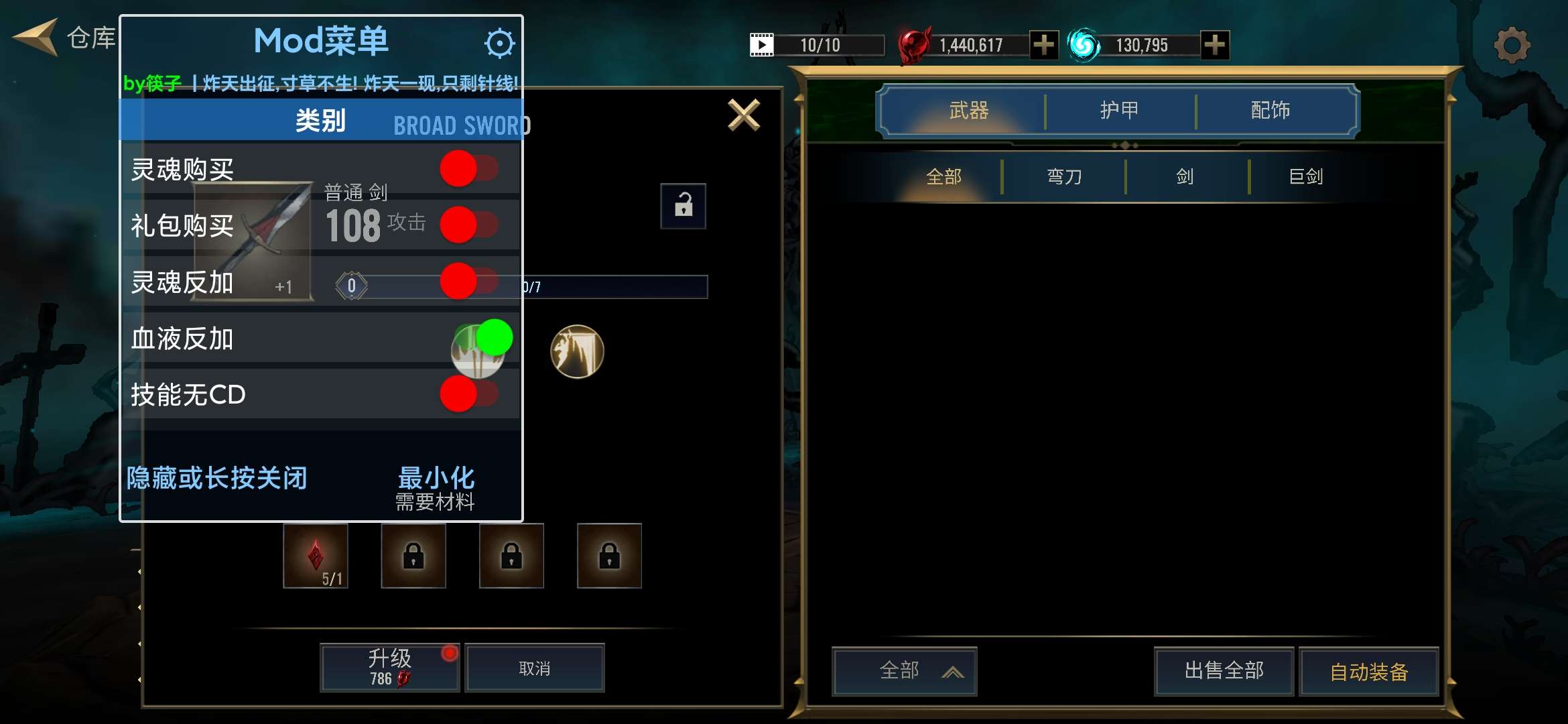Select the red gem material marked 5/1
Image resolution: width=1568 pixels, height=724 pixels.
pos(316,556)
